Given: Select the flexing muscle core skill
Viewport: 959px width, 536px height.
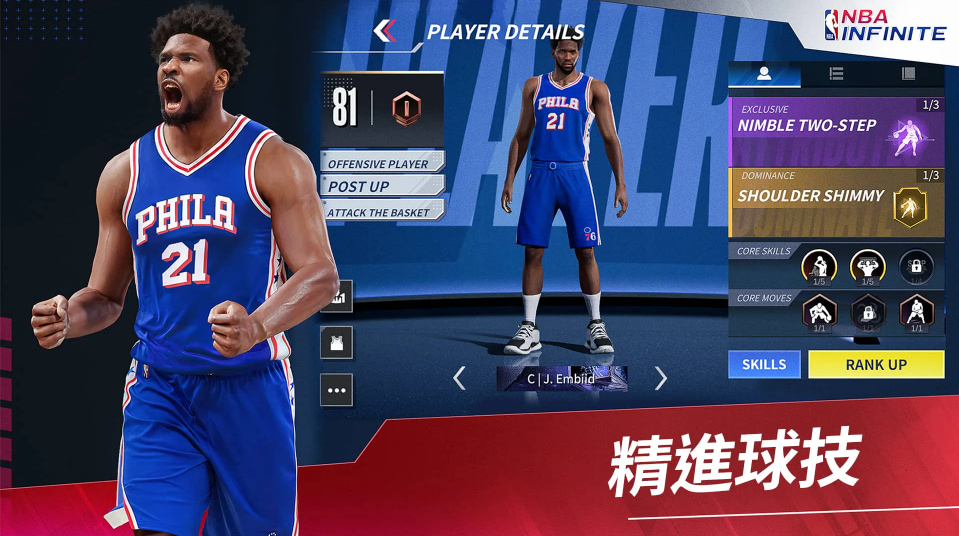Looking at the screenshot, I should pos(867,266).
